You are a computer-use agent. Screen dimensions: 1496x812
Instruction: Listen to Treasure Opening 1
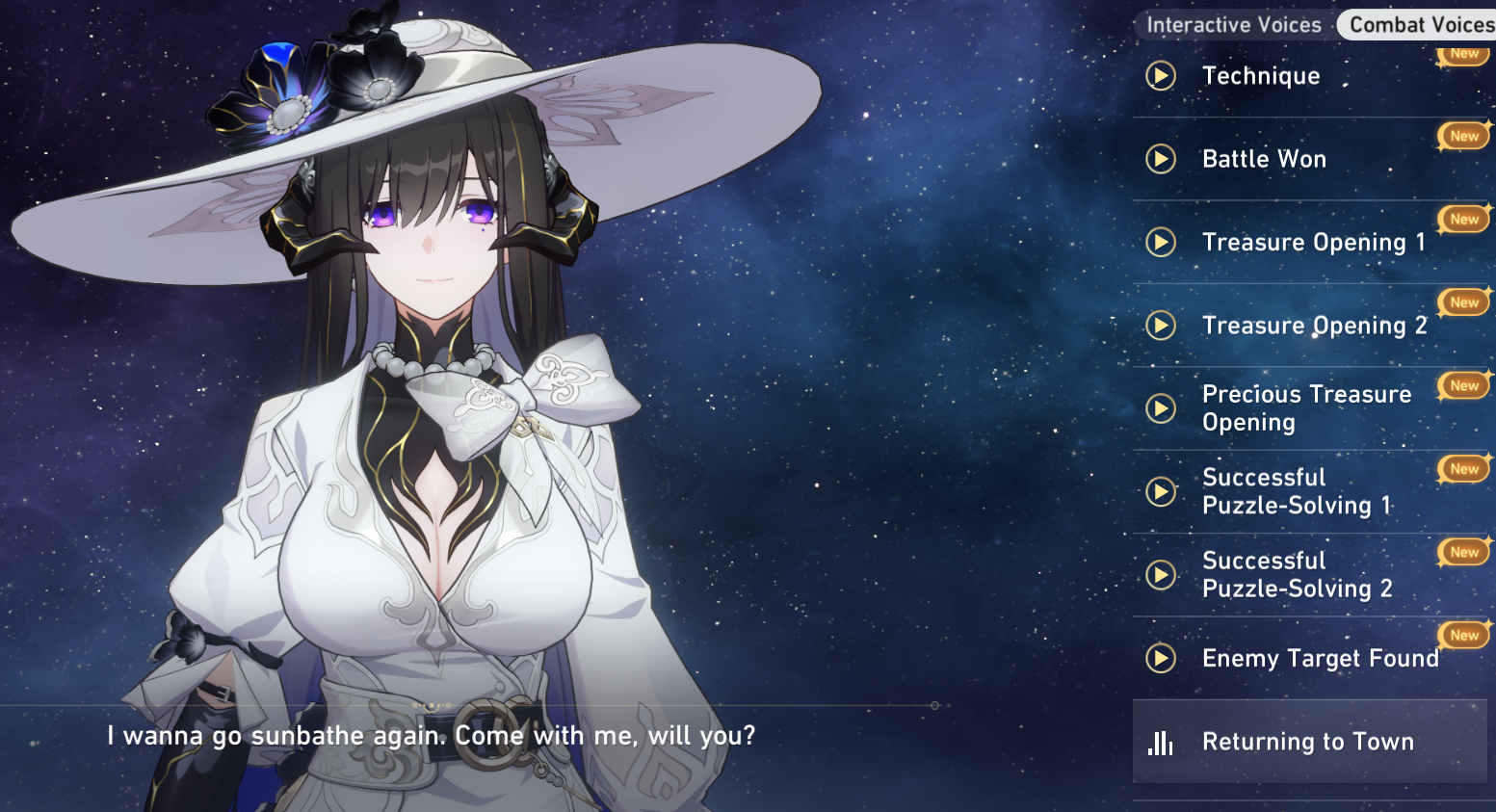1161,242
